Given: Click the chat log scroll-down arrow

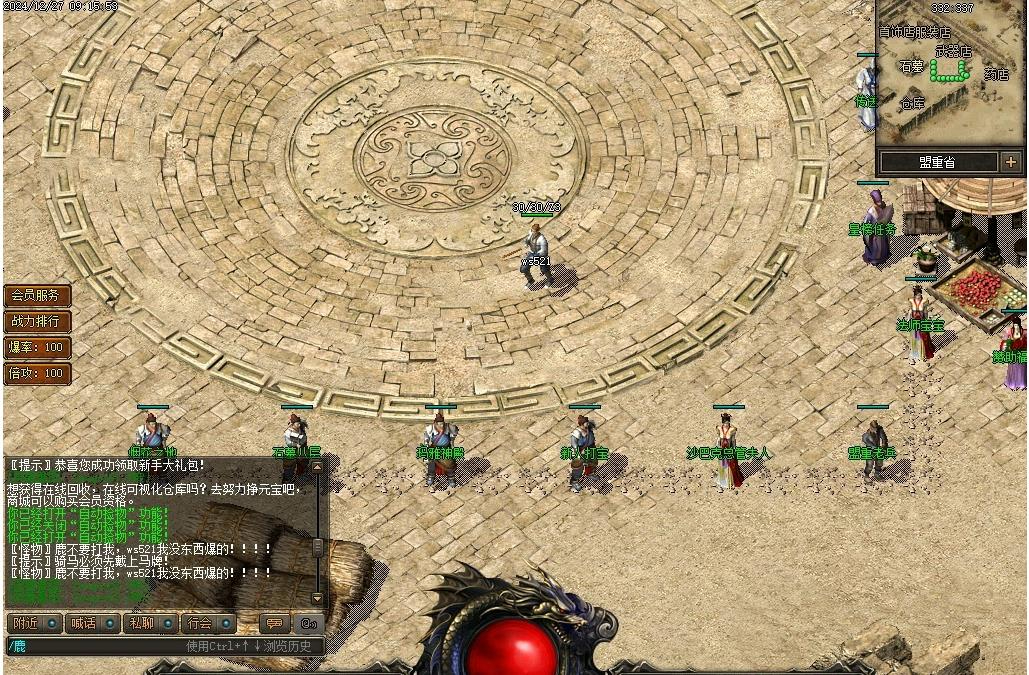Looking at the screenshot, I should tap(317, 598).
